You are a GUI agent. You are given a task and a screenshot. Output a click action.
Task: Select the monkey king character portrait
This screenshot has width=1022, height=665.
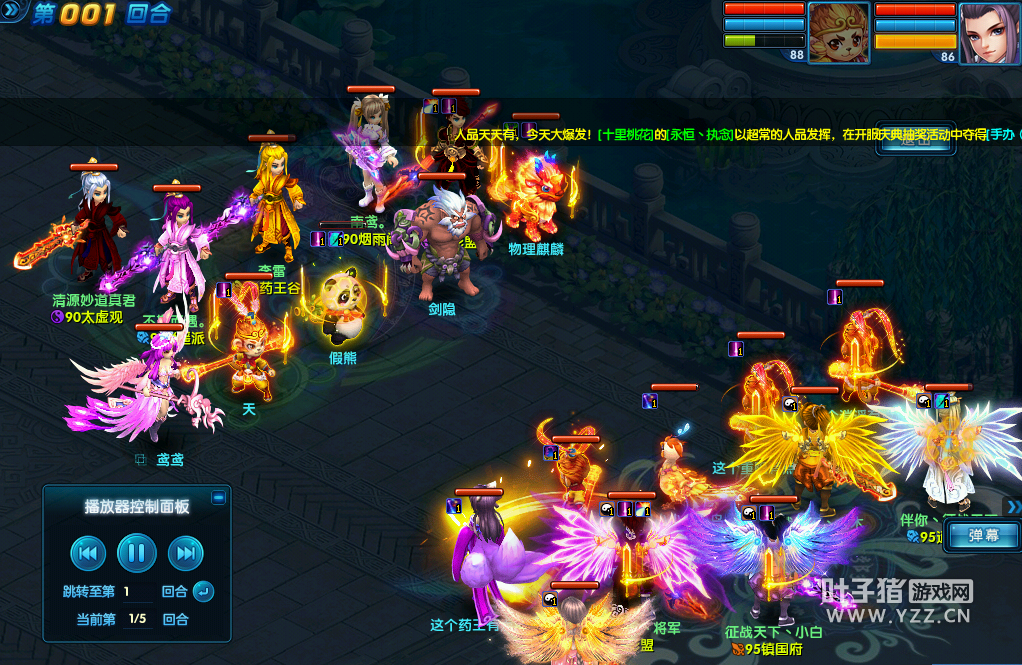pos(838,32)
